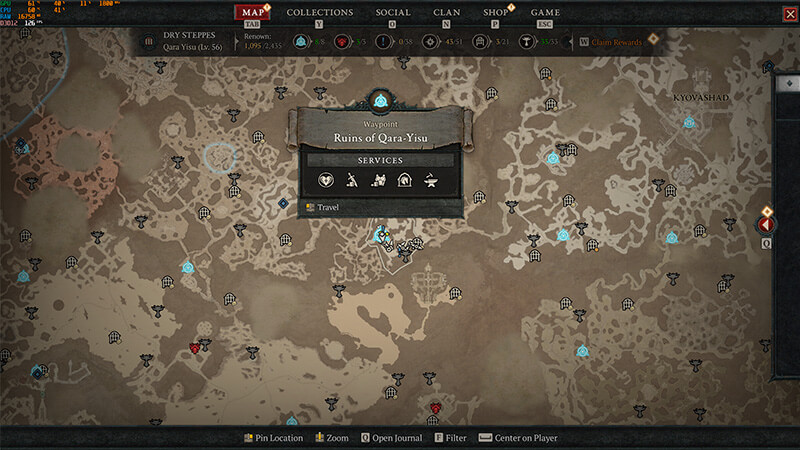Image resolution: width=800 pixels, height=450 pixels.
Task: Open the Collections tab
Action: [x=320, y=12]
